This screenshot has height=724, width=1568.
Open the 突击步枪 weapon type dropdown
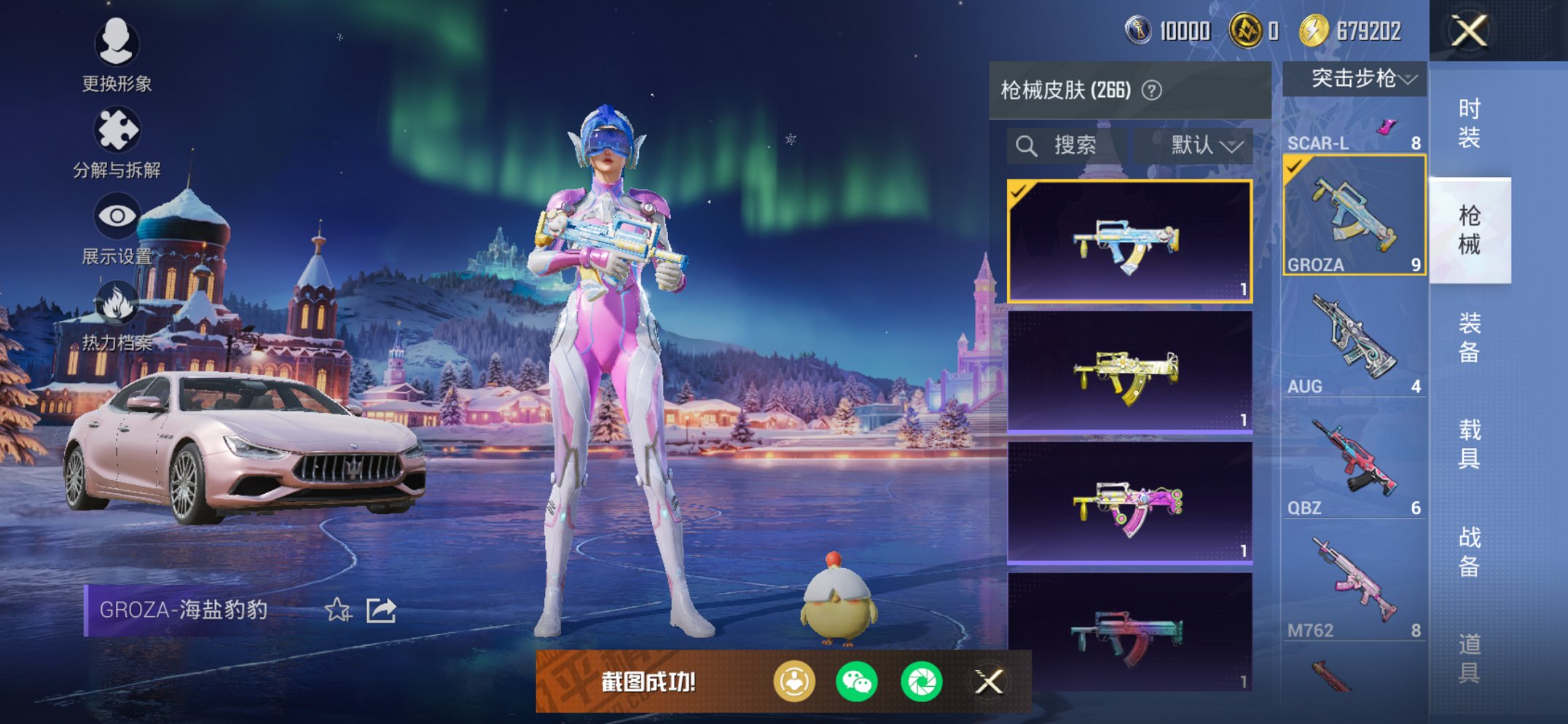click(1355, 79)
